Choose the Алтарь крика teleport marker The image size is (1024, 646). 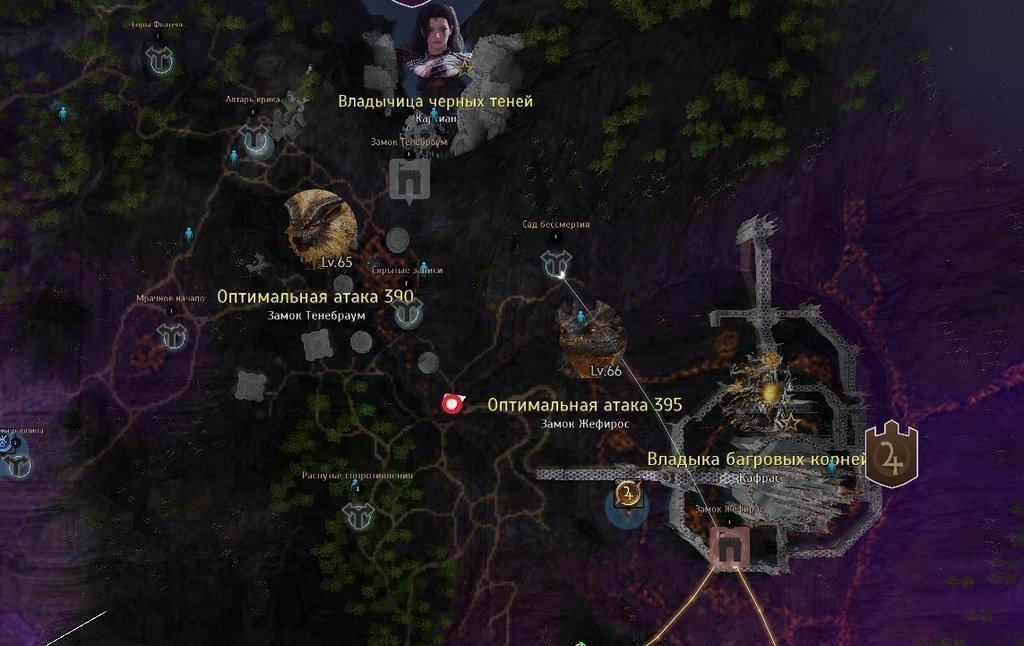257,141
